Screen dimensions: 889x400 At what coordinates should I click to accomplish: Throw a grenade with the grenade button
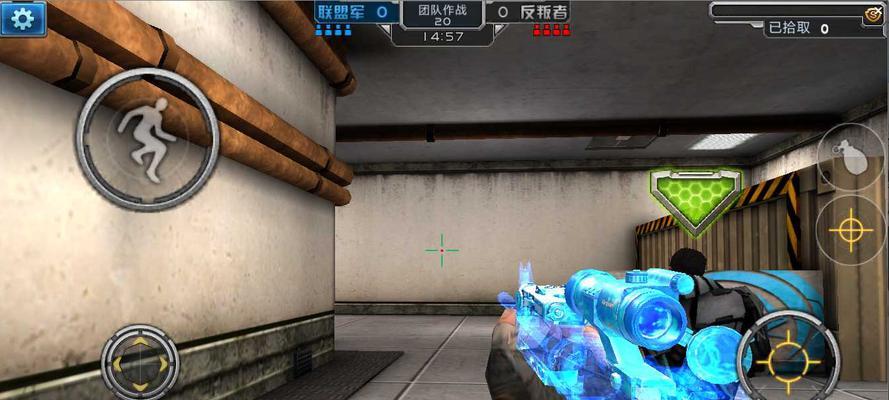pyautogui.click(x=850, y=155)
